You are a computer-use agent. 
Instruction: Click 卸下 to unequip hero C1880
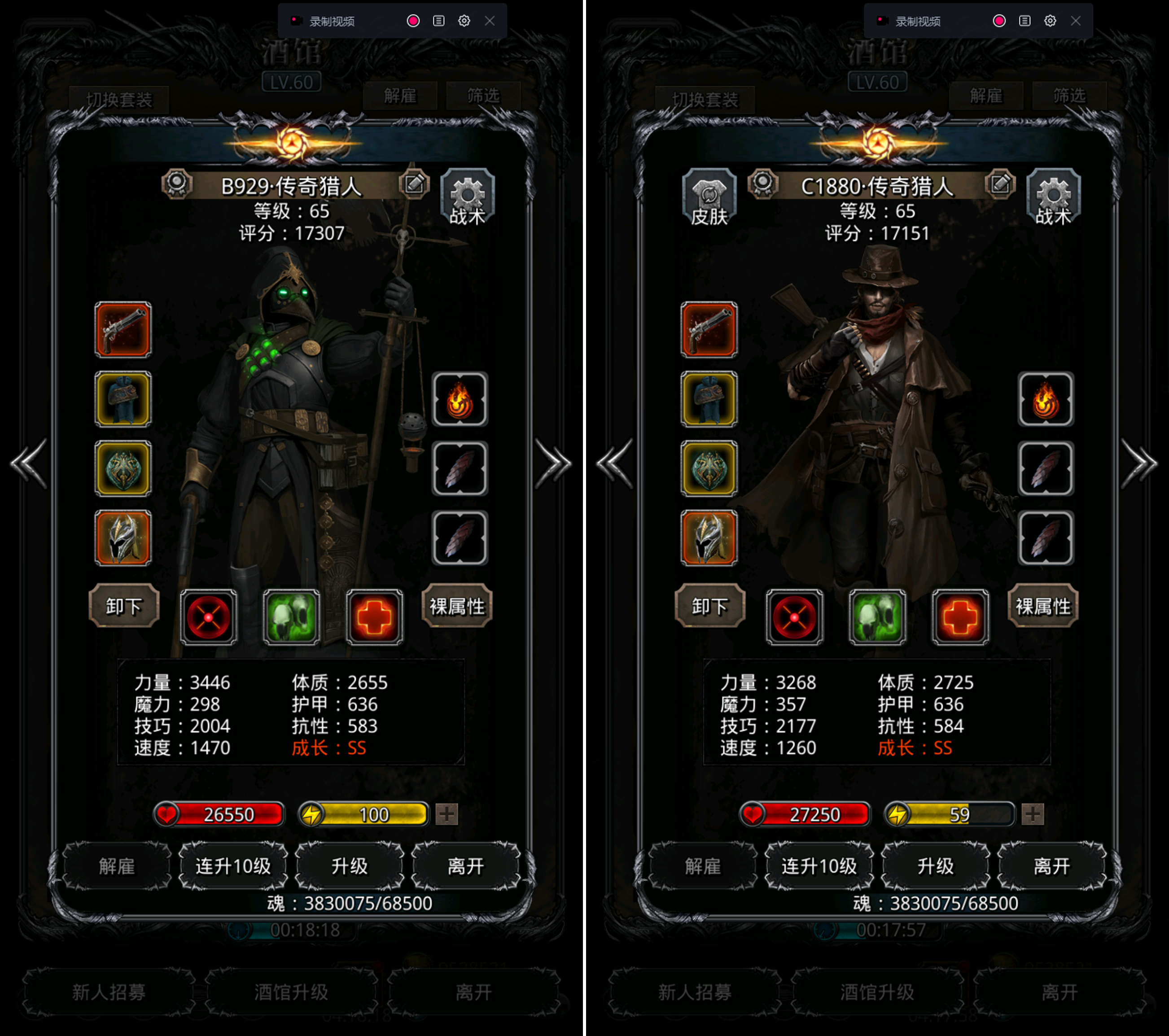tap(710, 606)
